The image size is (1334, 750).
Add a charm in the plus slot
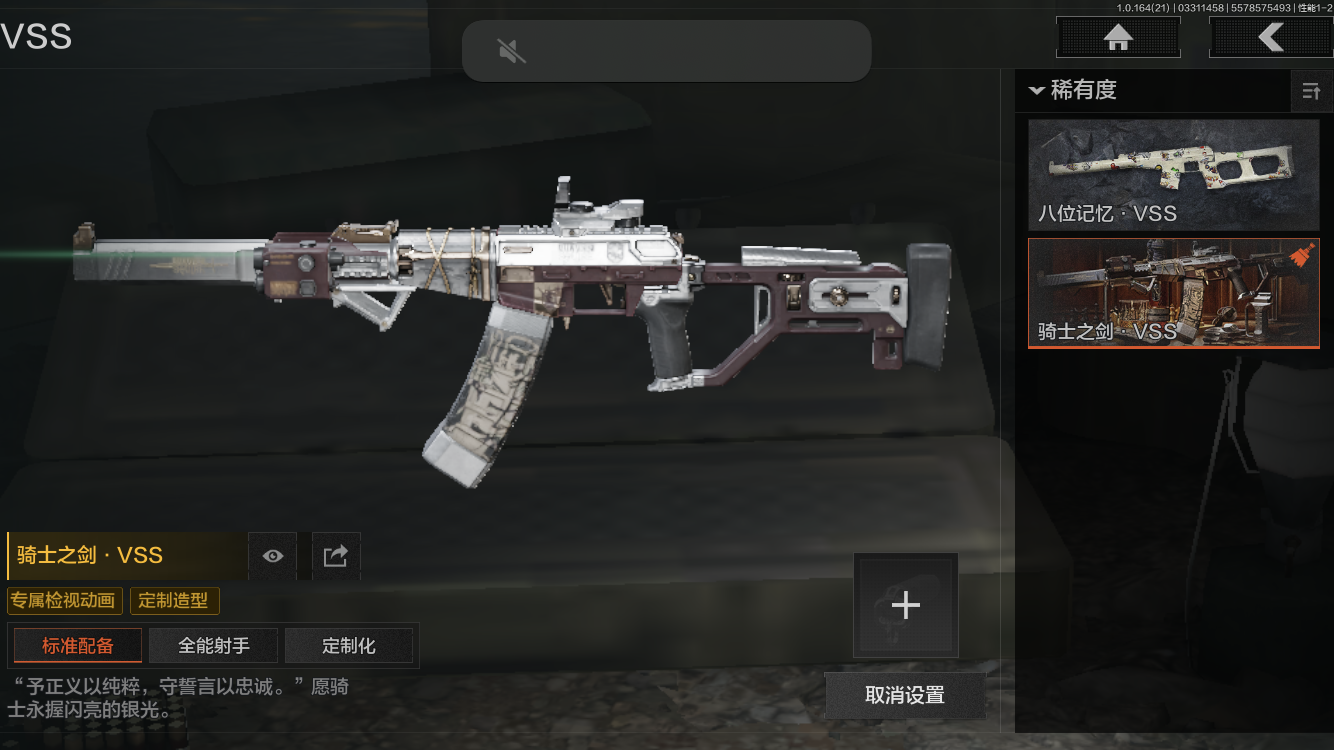[x=906, y=605]
